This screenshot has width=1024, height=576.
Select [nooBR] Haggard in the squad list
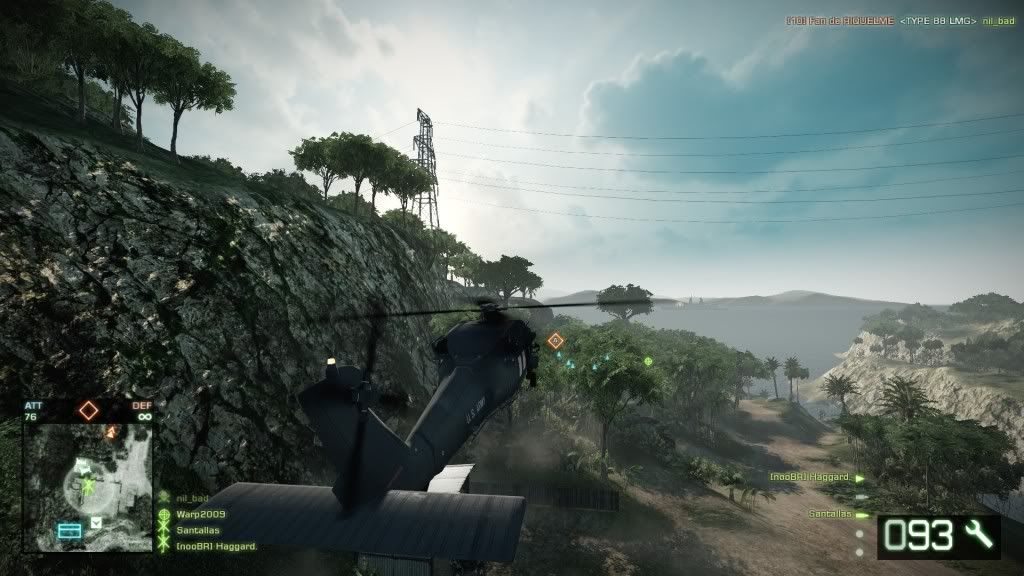(217, 546)
